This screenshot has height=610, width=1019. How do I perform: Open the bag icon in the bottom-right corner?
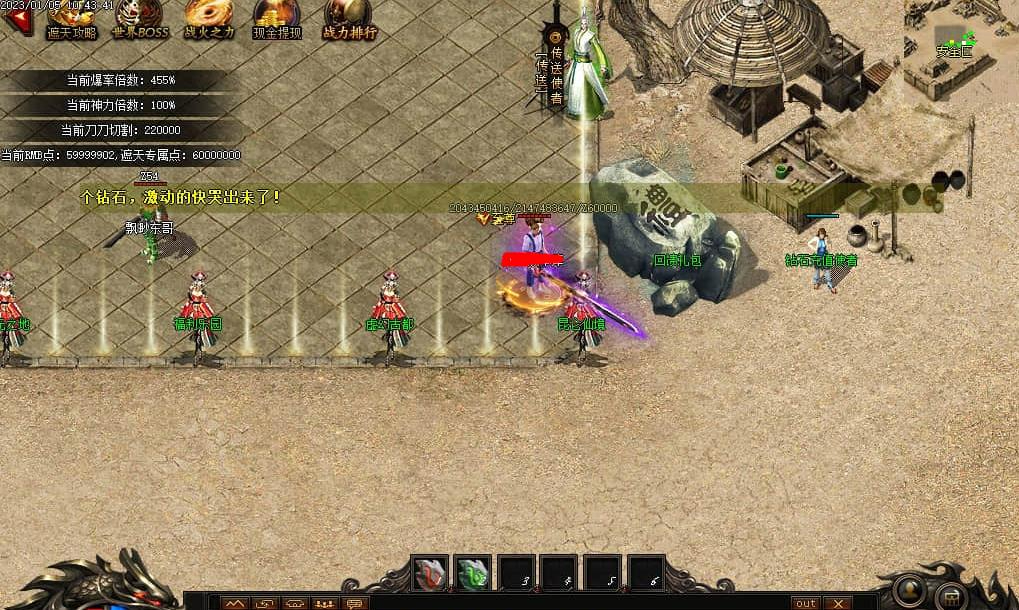point(952,597)
